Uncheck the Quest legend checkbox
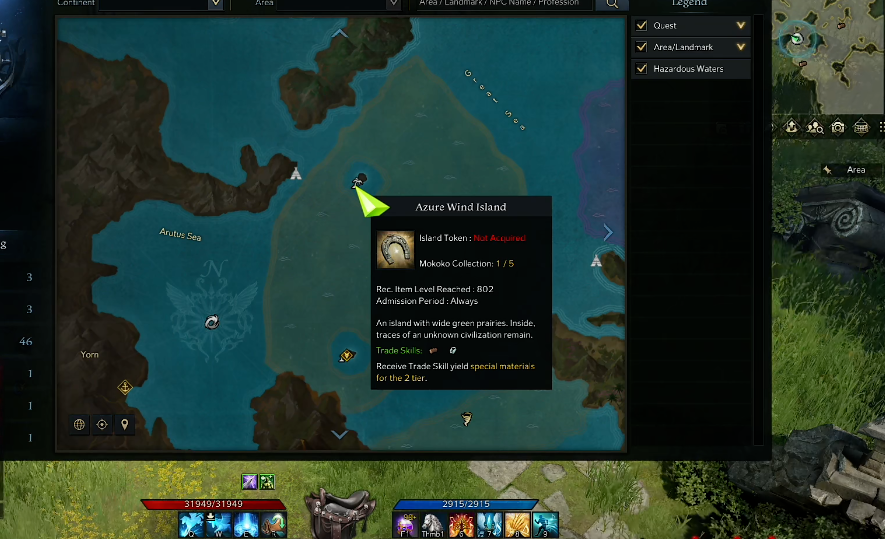Image resolution: width=885 pixels, height=539 pixels. 641,25
